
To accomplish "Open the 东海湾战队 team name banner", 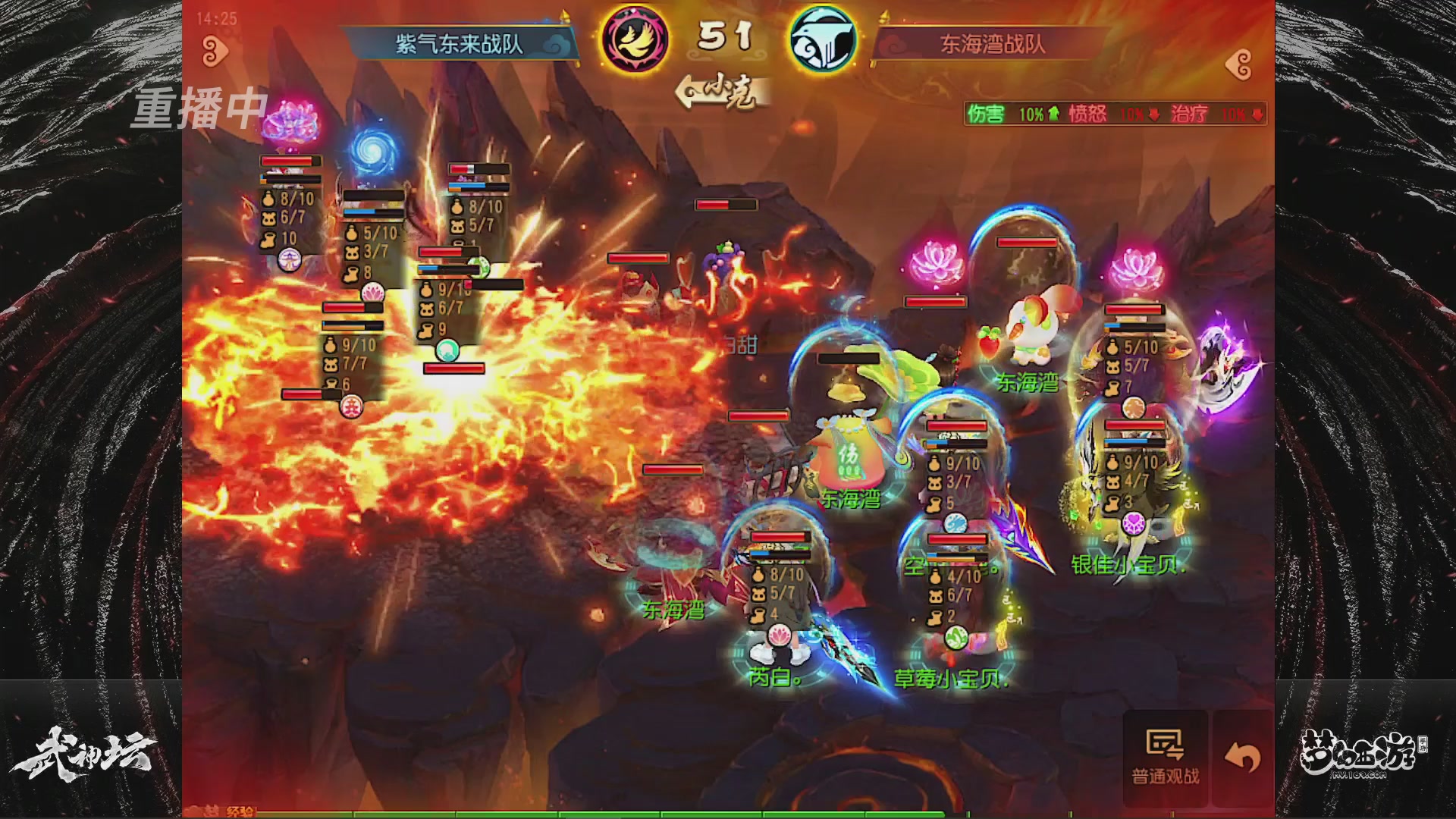I will pyautogui.click(x=993, y=44).
